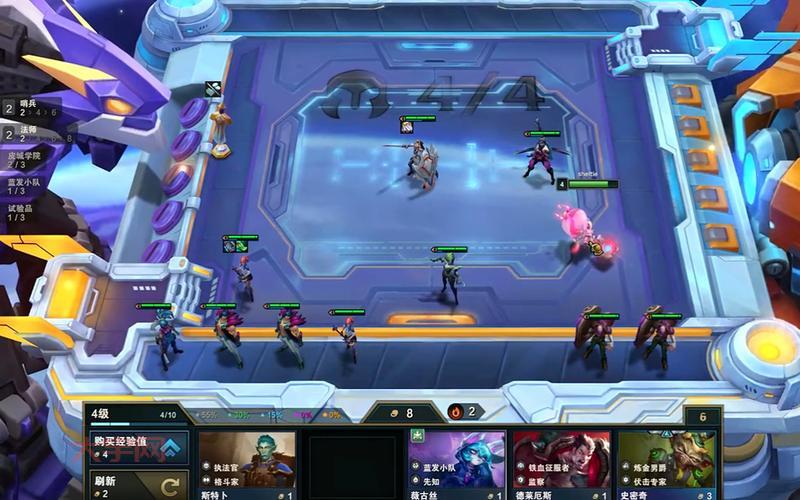This screenshot has width=800, height=500.
Task: Refresh the shop with the 刷新 button
Action: [137, 484]
